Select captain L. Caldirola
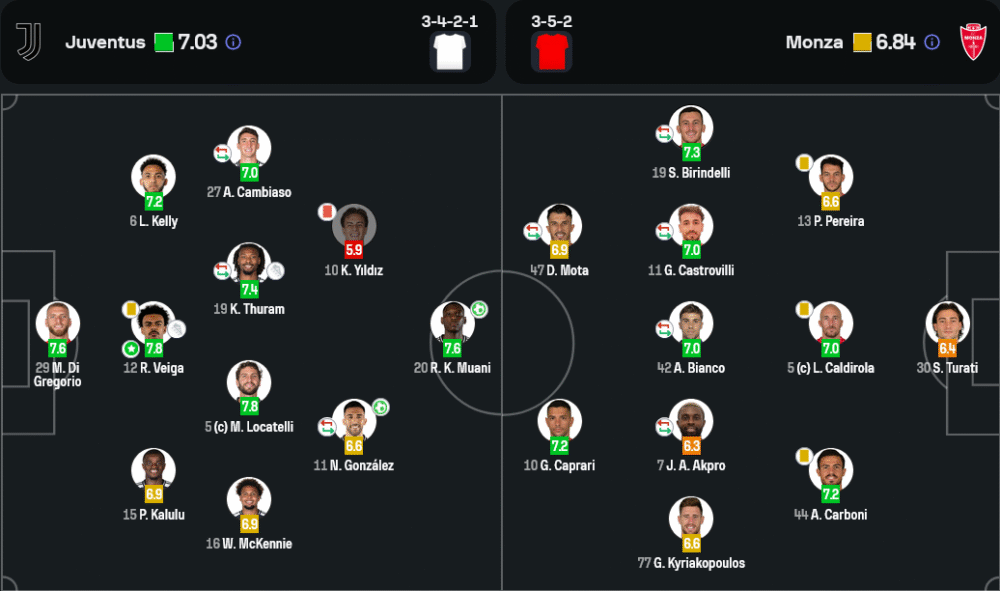Viewport: 1000px width, 591px height. 831,323
